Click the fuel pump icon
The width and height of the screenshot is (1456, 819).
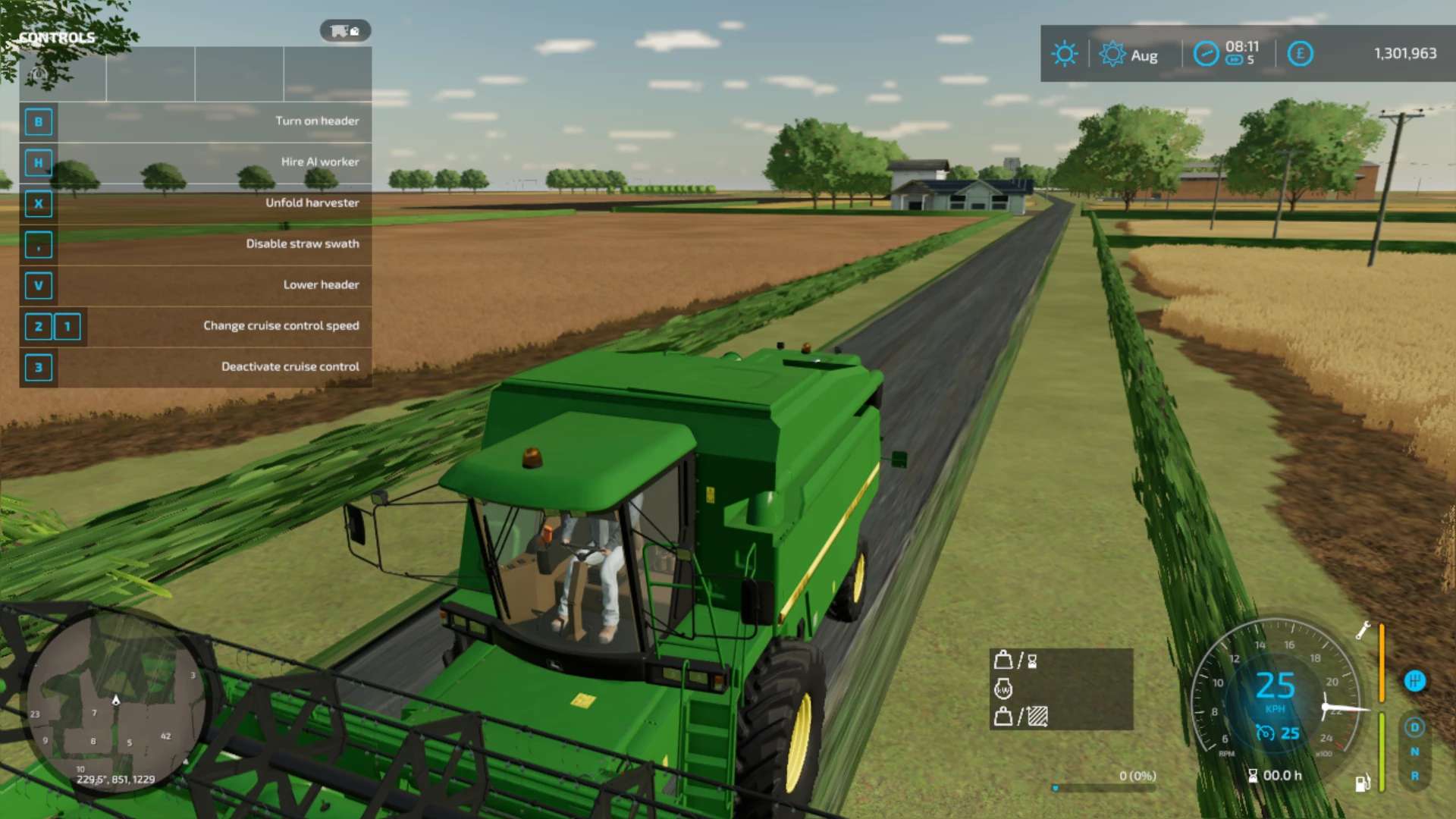[1362, 783]
